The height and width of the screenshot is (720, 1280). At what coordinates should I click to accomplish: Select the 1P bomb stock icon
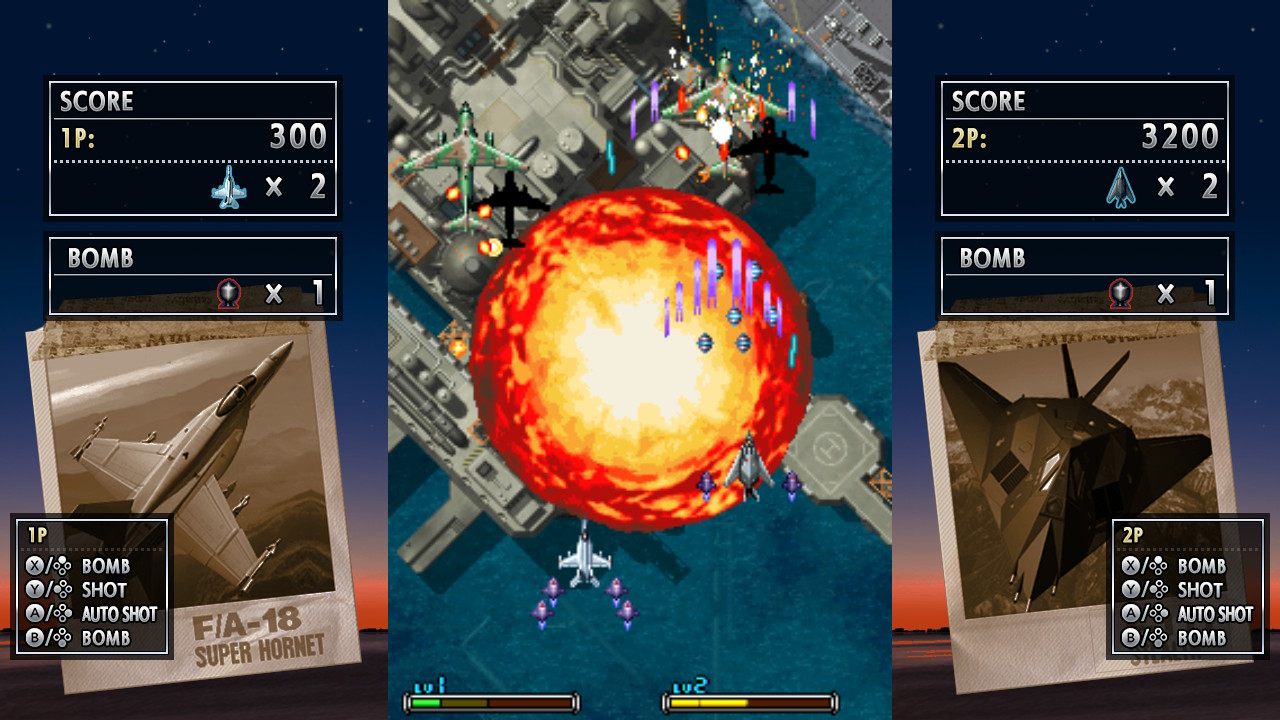[x=230, y=291]
